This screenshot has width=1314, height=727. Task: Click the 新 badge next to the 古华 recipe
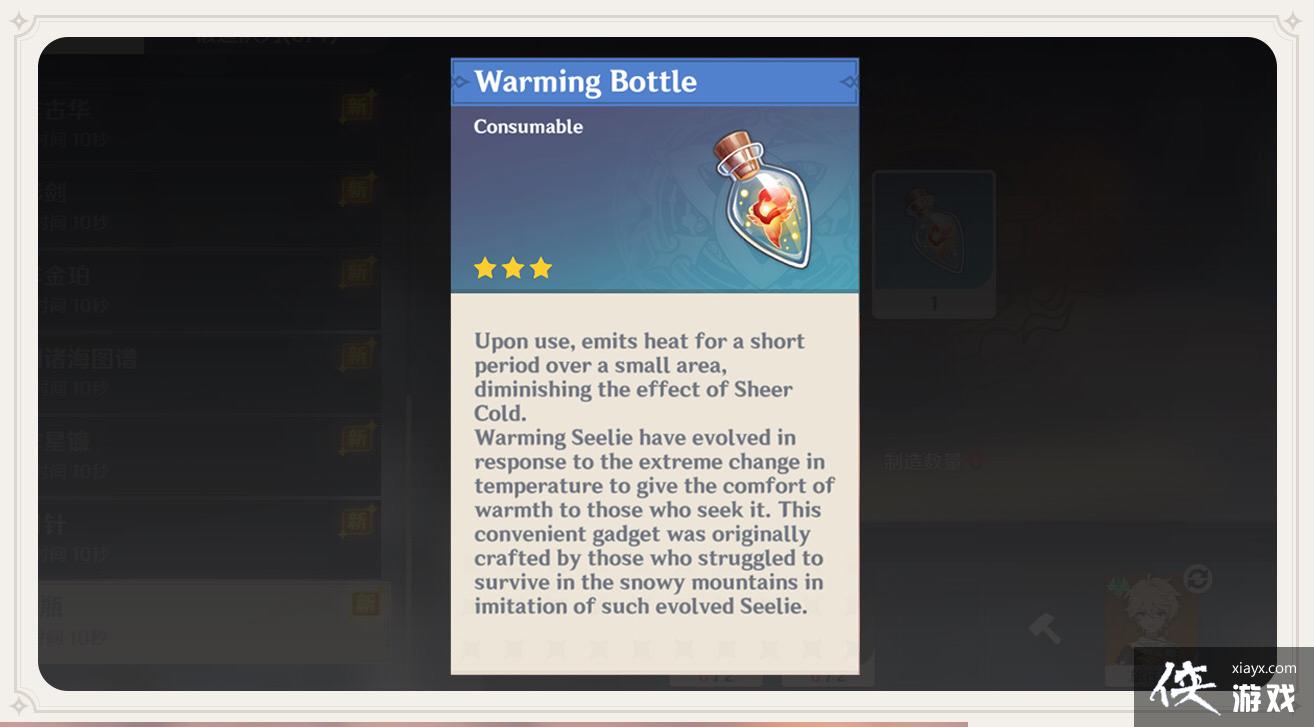tap(356, 107)
